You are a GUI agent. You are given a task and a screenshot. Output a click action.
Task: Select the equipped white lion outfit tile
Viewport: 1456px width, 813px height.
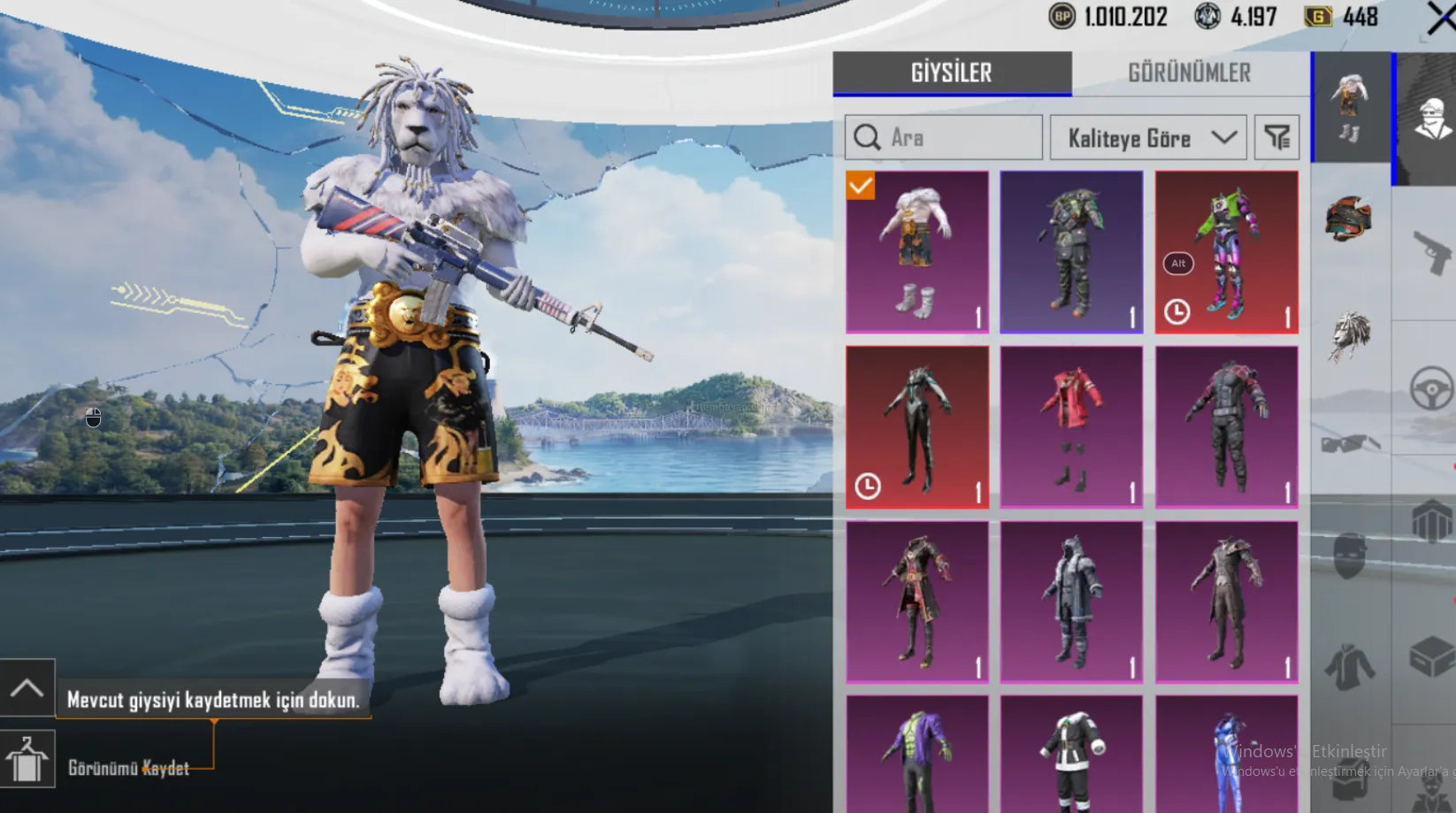[x=917, y=252]
